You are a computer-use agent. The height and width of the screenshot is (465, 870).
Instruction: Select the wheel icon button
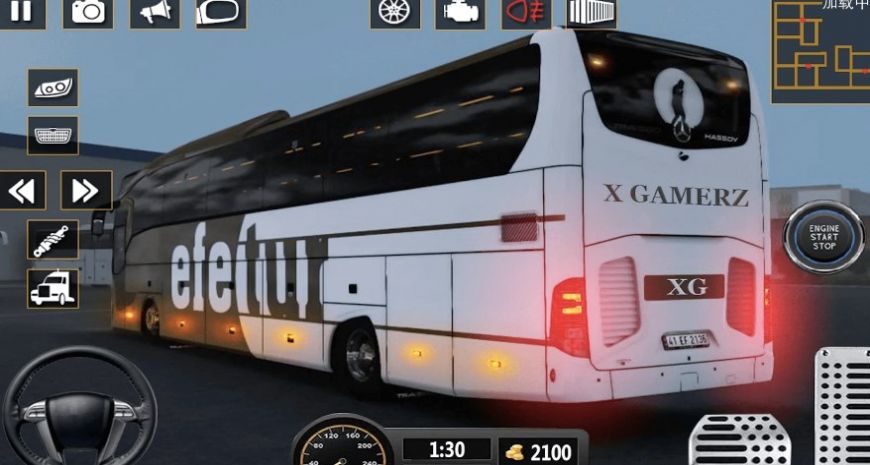click(394, 12)
